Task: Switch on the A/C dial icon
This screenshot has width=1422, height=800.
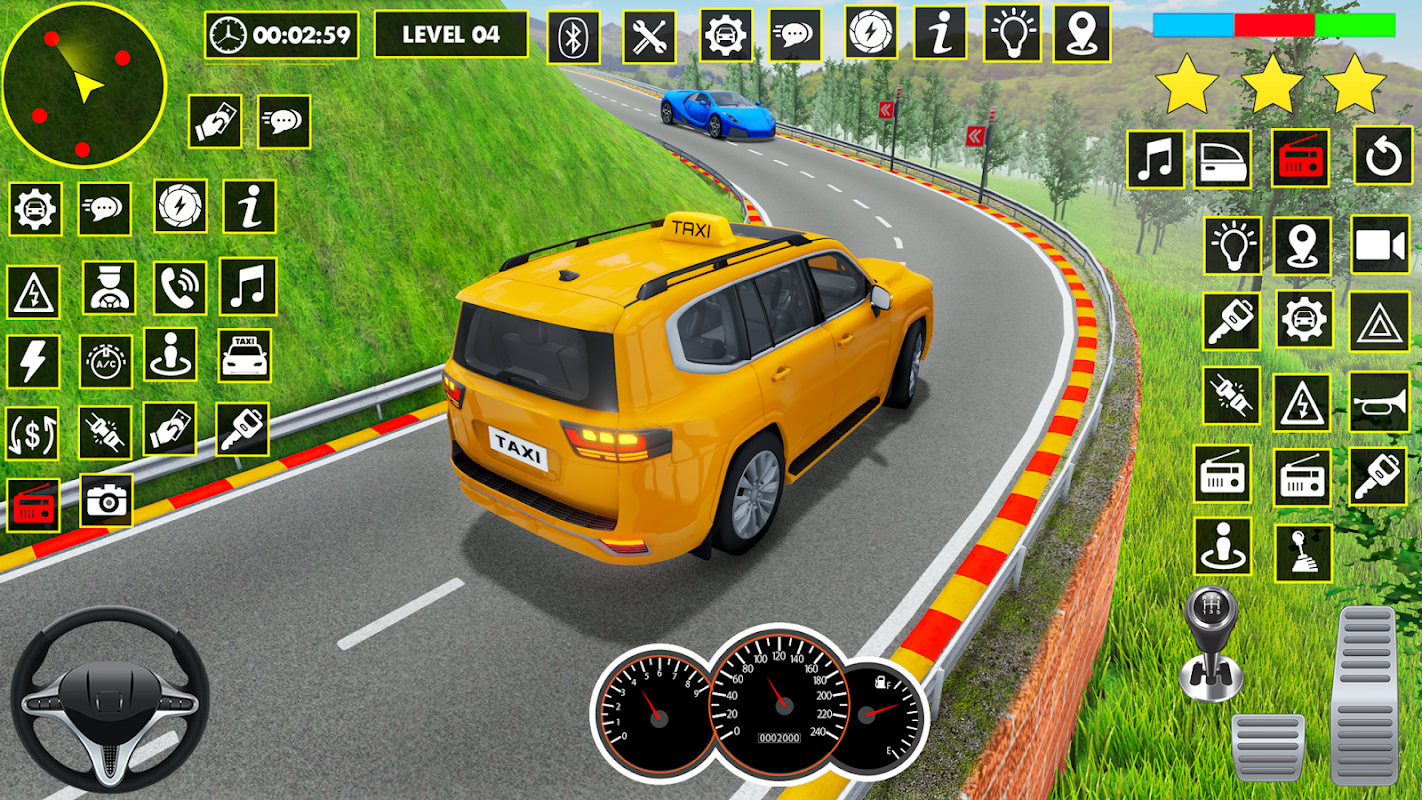Action: click(x=105, y=362)
